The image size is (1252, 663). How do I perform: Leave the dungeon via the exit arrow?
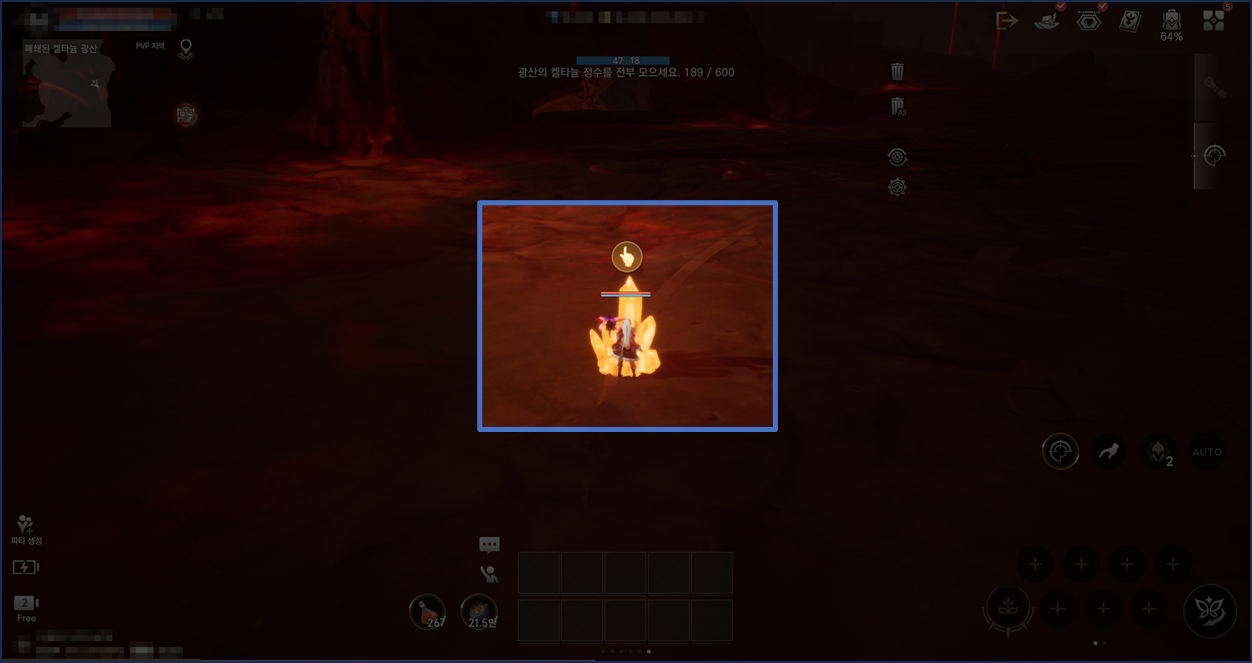click(1007, 21)
